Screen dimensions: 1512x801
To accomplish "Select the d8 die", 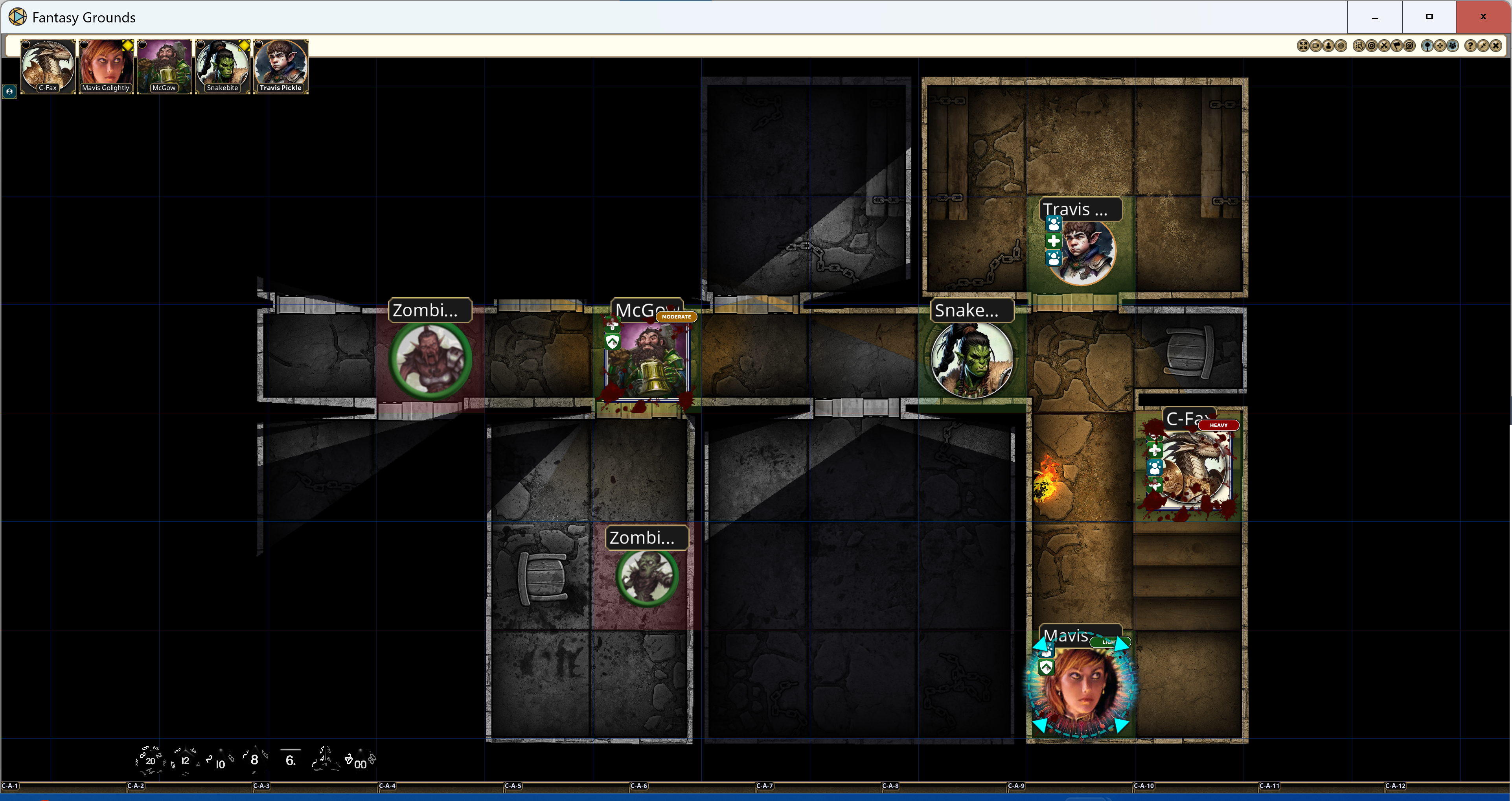I will point(254,760).
